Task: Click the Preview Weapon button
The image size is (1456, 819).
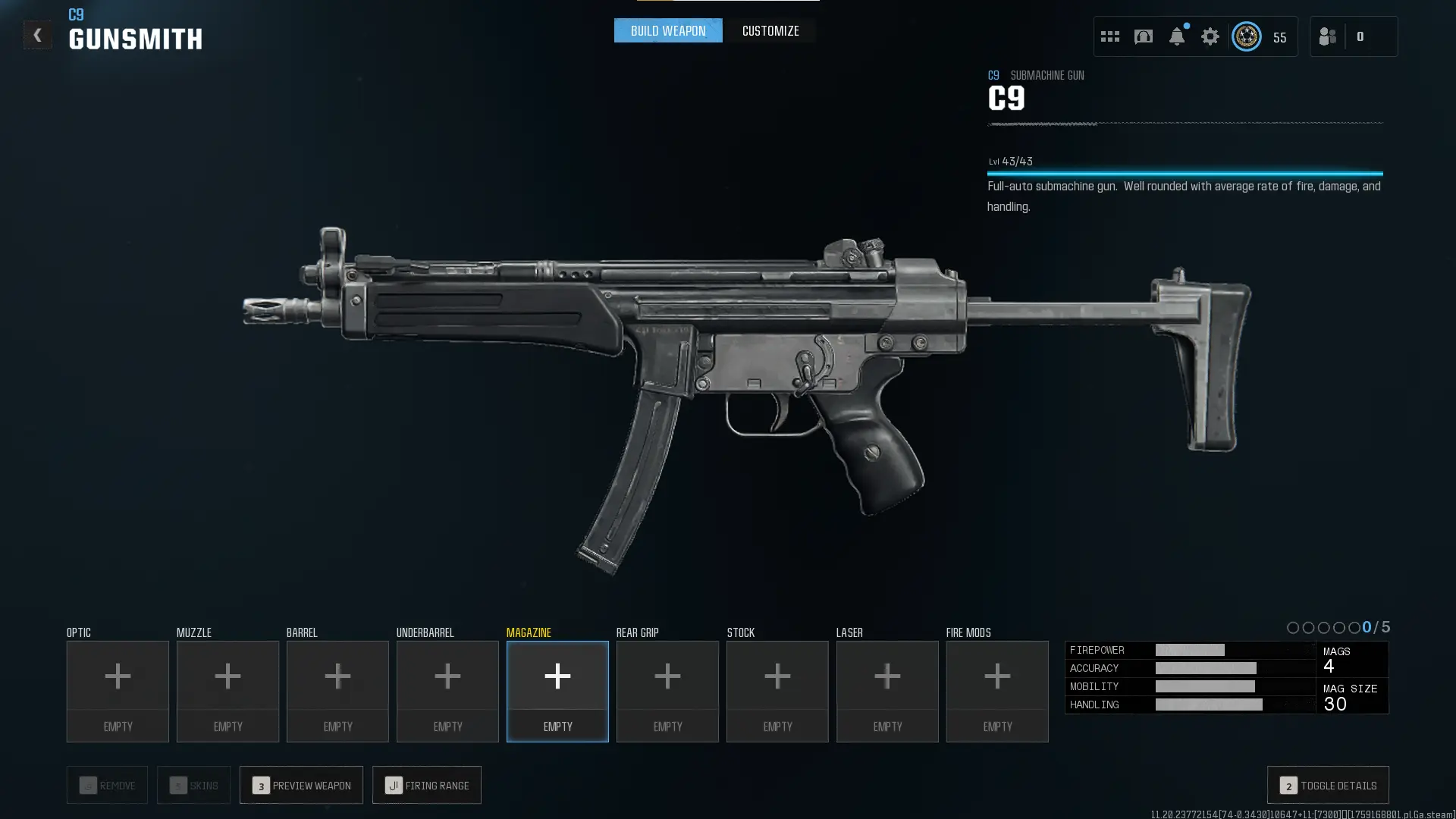Action: click(301, 785)
